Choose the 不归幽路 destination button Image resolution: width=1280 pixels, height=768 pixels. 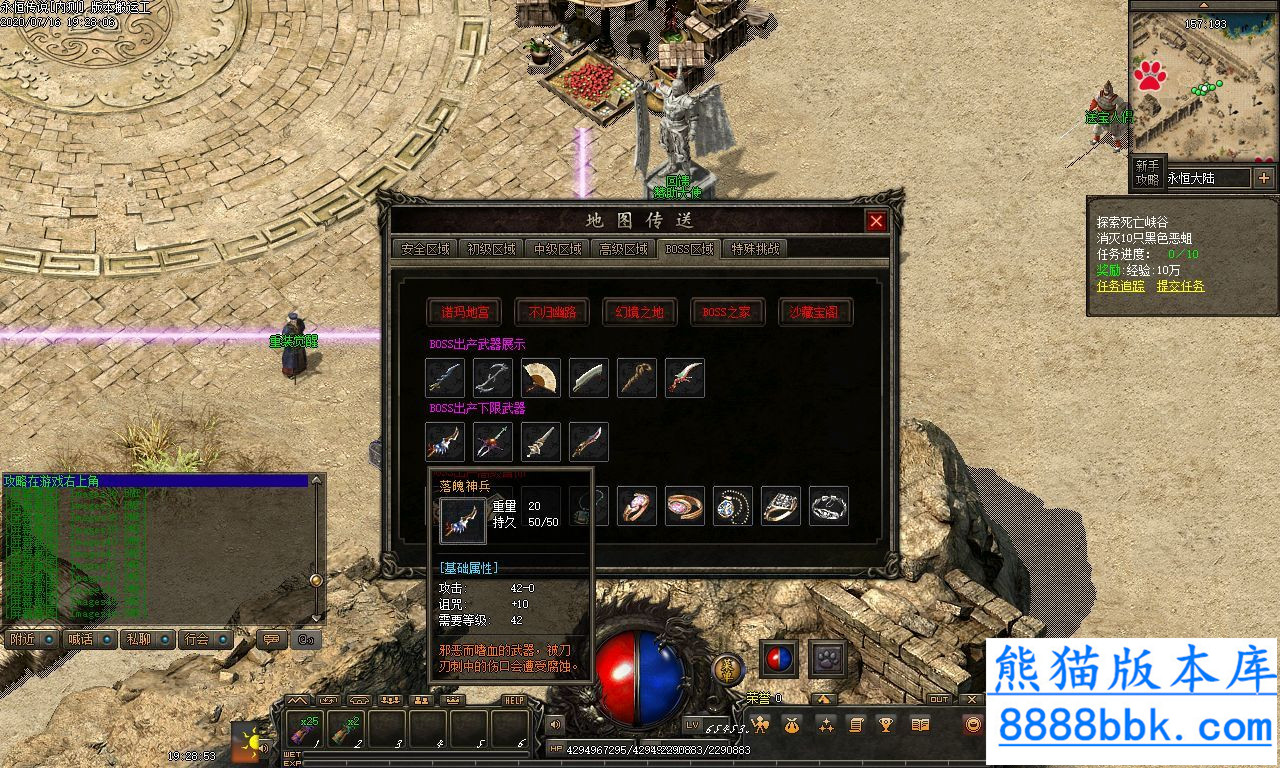(552, 312)
